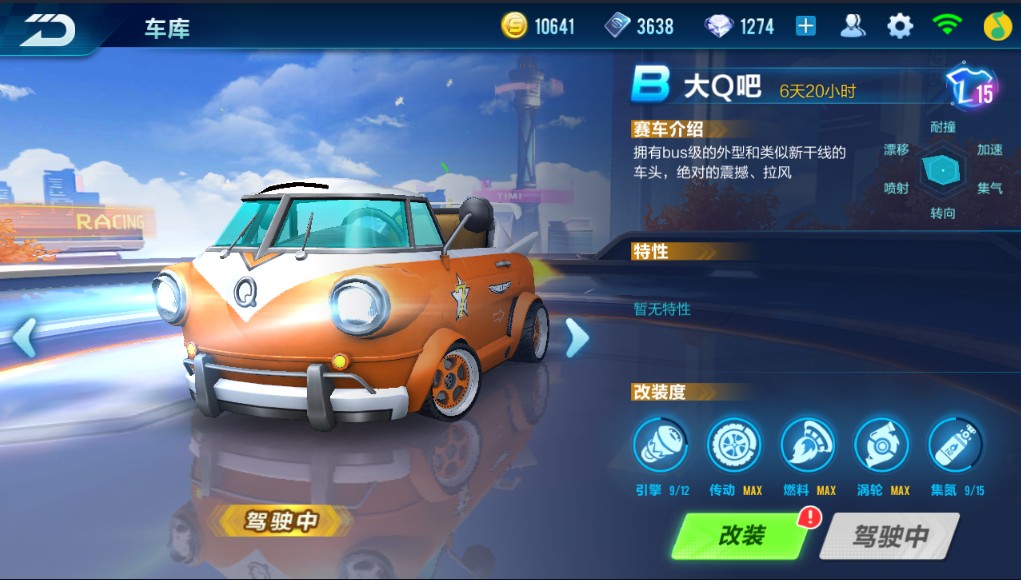Show the next car with right arrow
The width and height of the screenshot is (1021, 580).
pos(577,338)
